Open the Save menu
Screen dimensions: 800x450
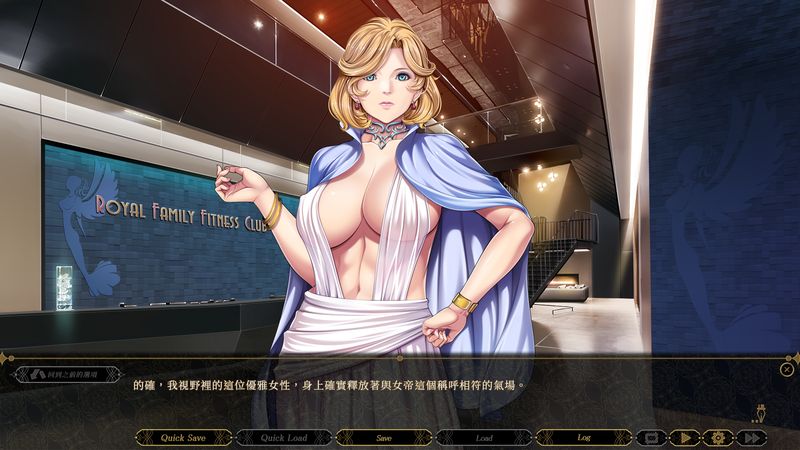383,437
